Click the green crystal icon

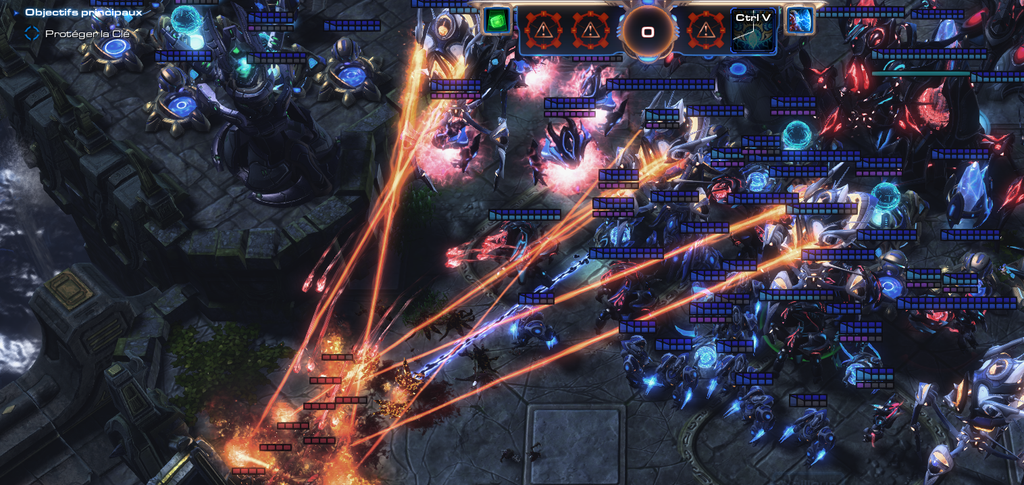pos(496,20)
